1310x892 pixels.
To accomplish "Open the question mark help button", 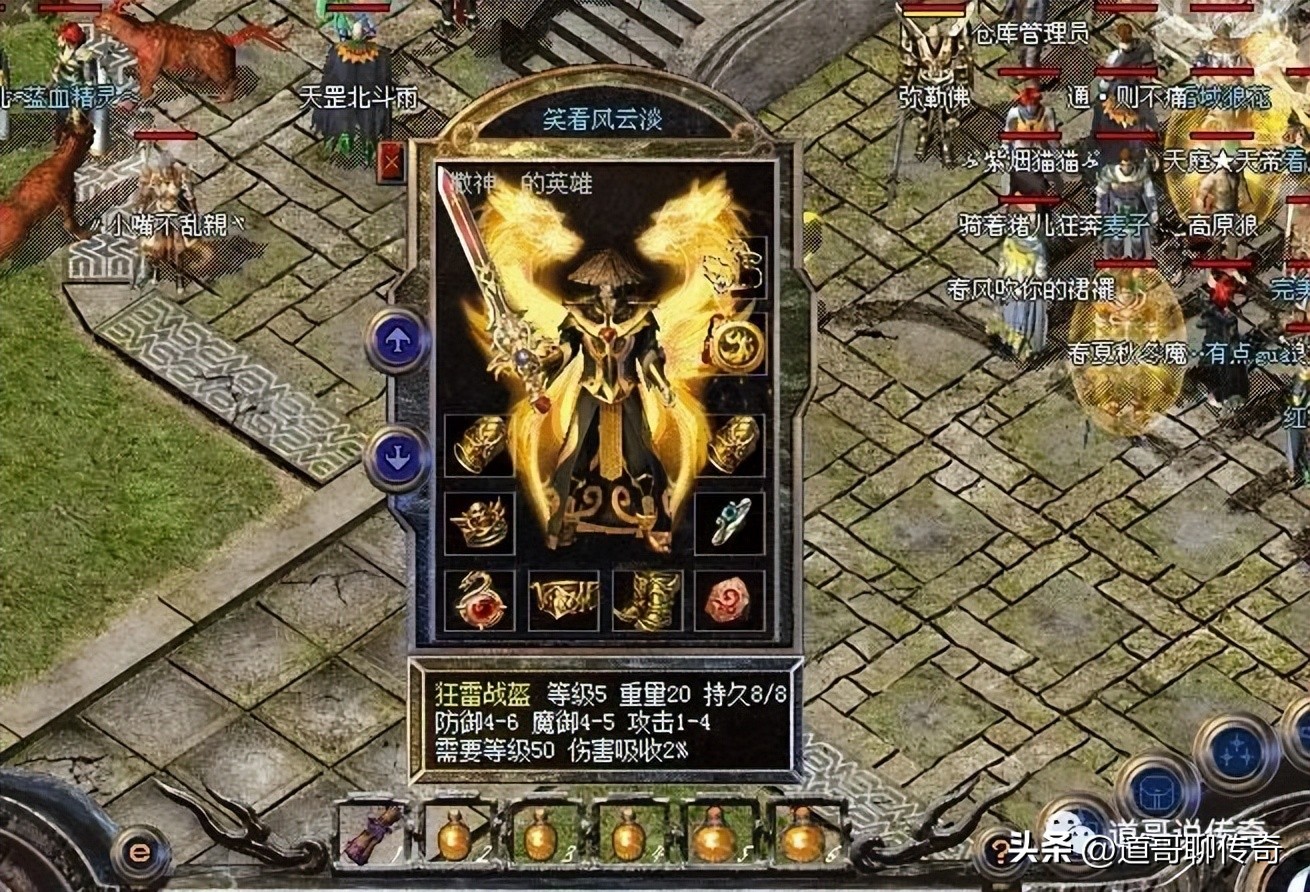I will [997, 852].
